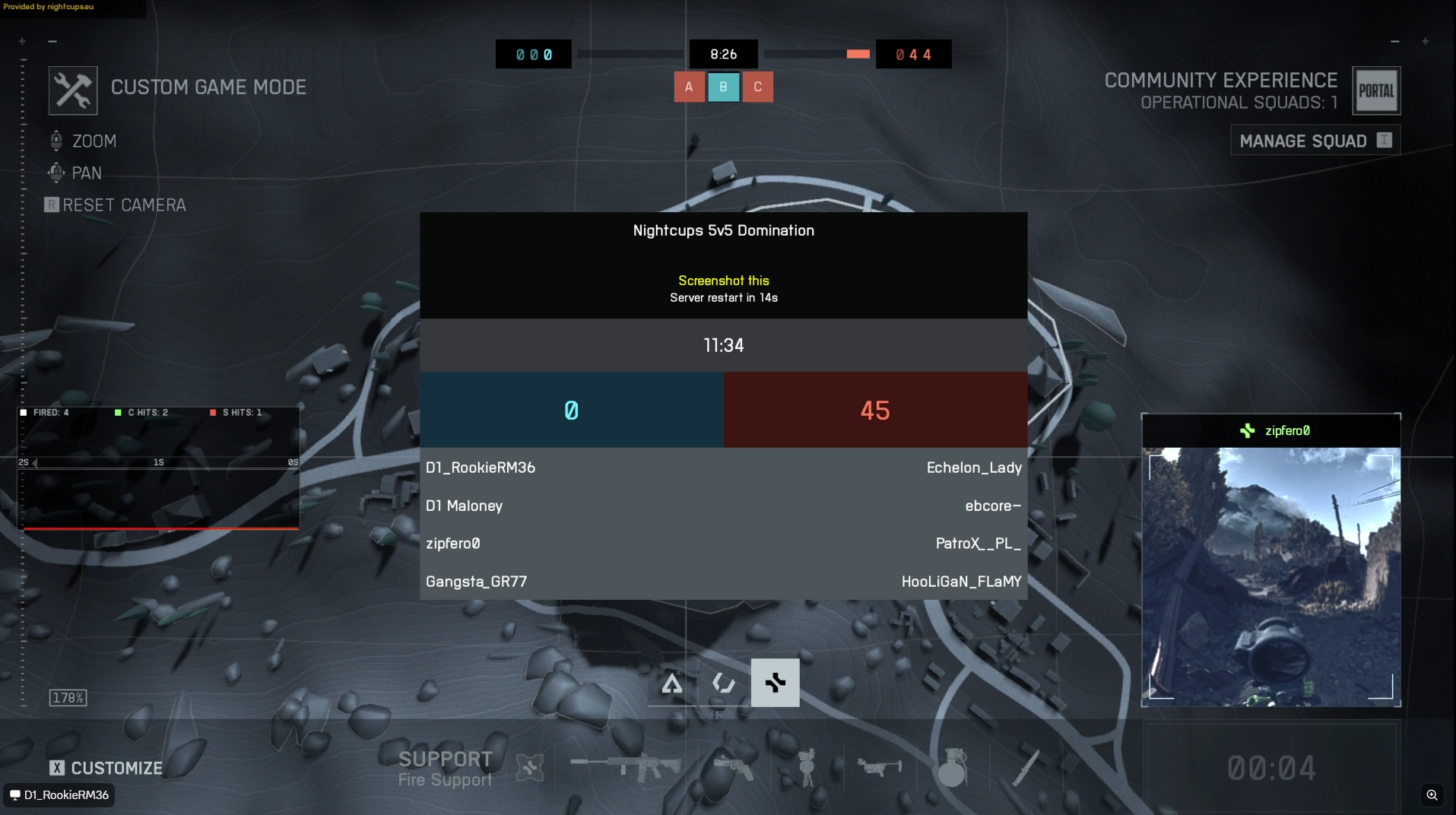The width and height of the screenshot is (1456, 815).
Task: Click zipfero0's spawn camera preview
Action: coord(1270,575)
